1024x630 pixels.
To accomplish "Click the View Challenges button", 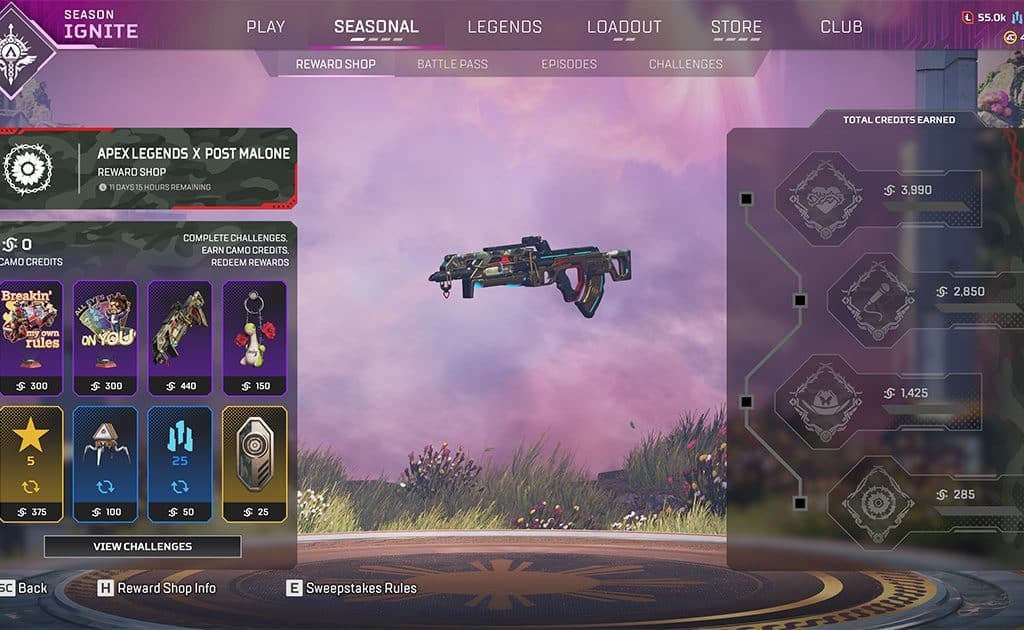I will pyautogui.click(x=142, y=546).
